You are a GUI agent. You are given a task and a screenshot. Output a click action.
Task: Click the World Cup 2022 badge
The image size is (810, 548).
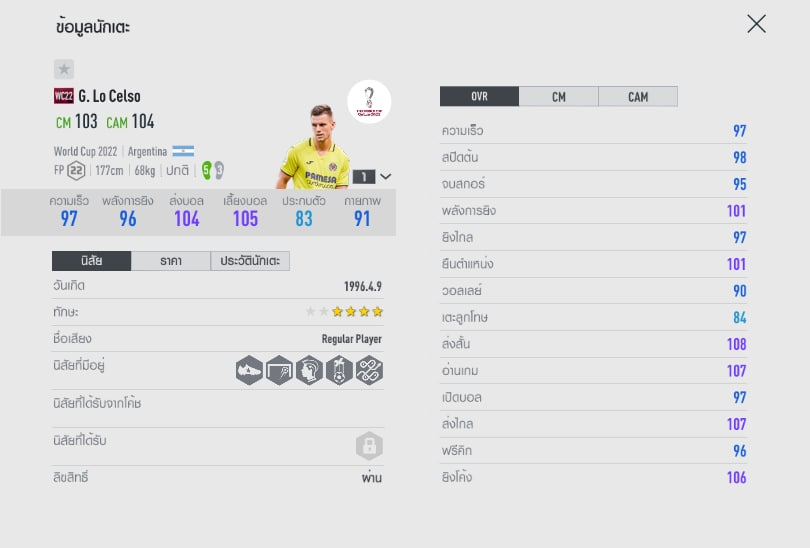(369, 101)
